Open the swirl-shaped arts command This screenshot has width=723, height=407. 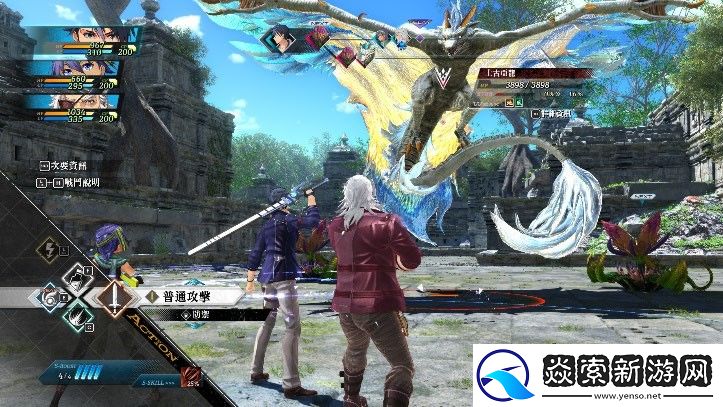(x=49, y=296)
